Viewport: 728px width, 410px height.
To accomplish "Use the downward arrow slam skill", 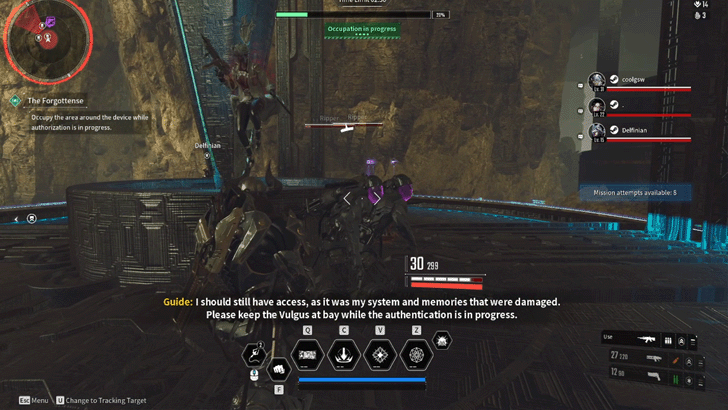I will [x=344, y=354].
